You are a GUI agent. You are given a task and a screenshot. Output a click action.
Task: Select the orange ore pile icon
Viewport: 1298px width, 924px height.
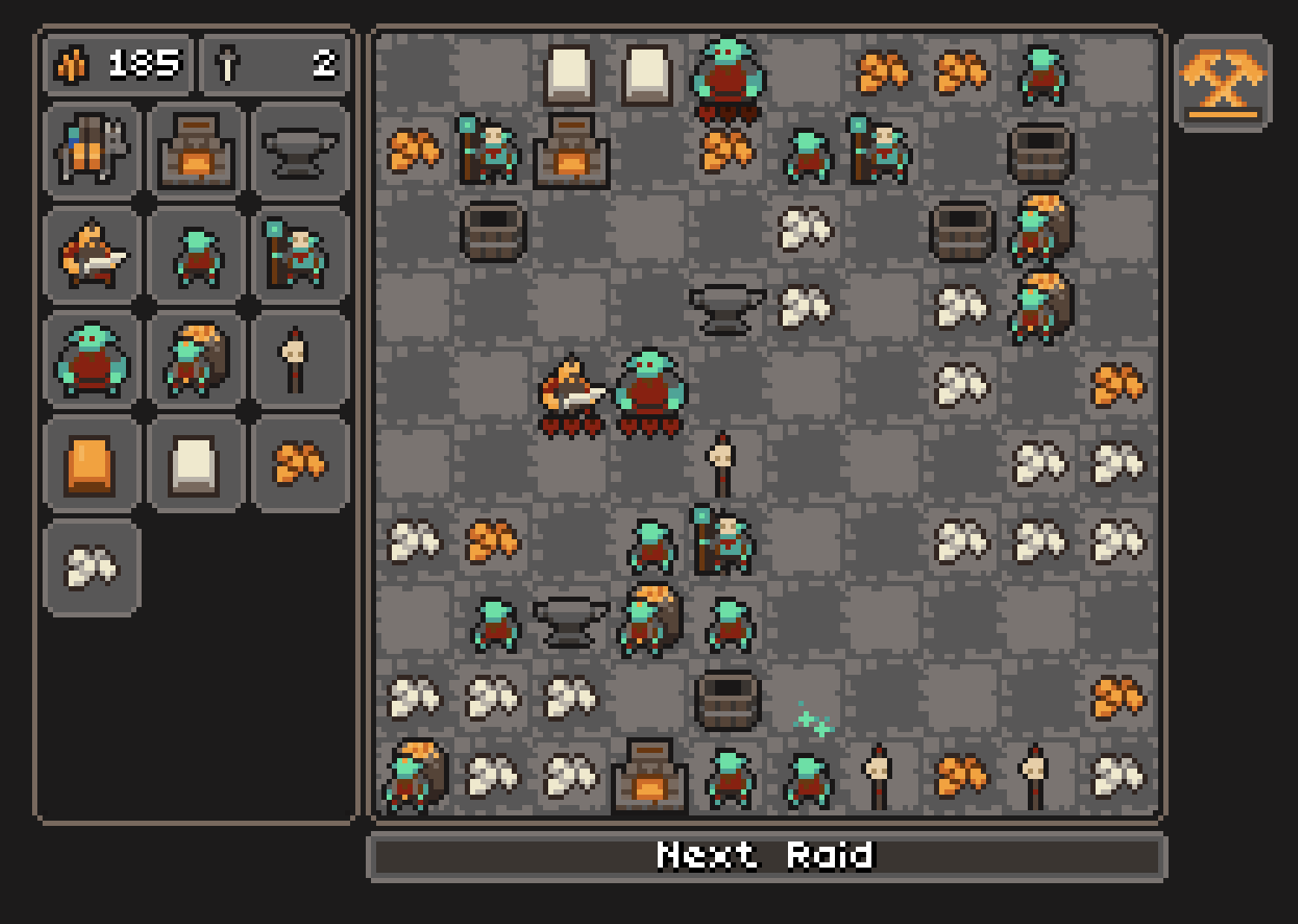click(300, 463)
